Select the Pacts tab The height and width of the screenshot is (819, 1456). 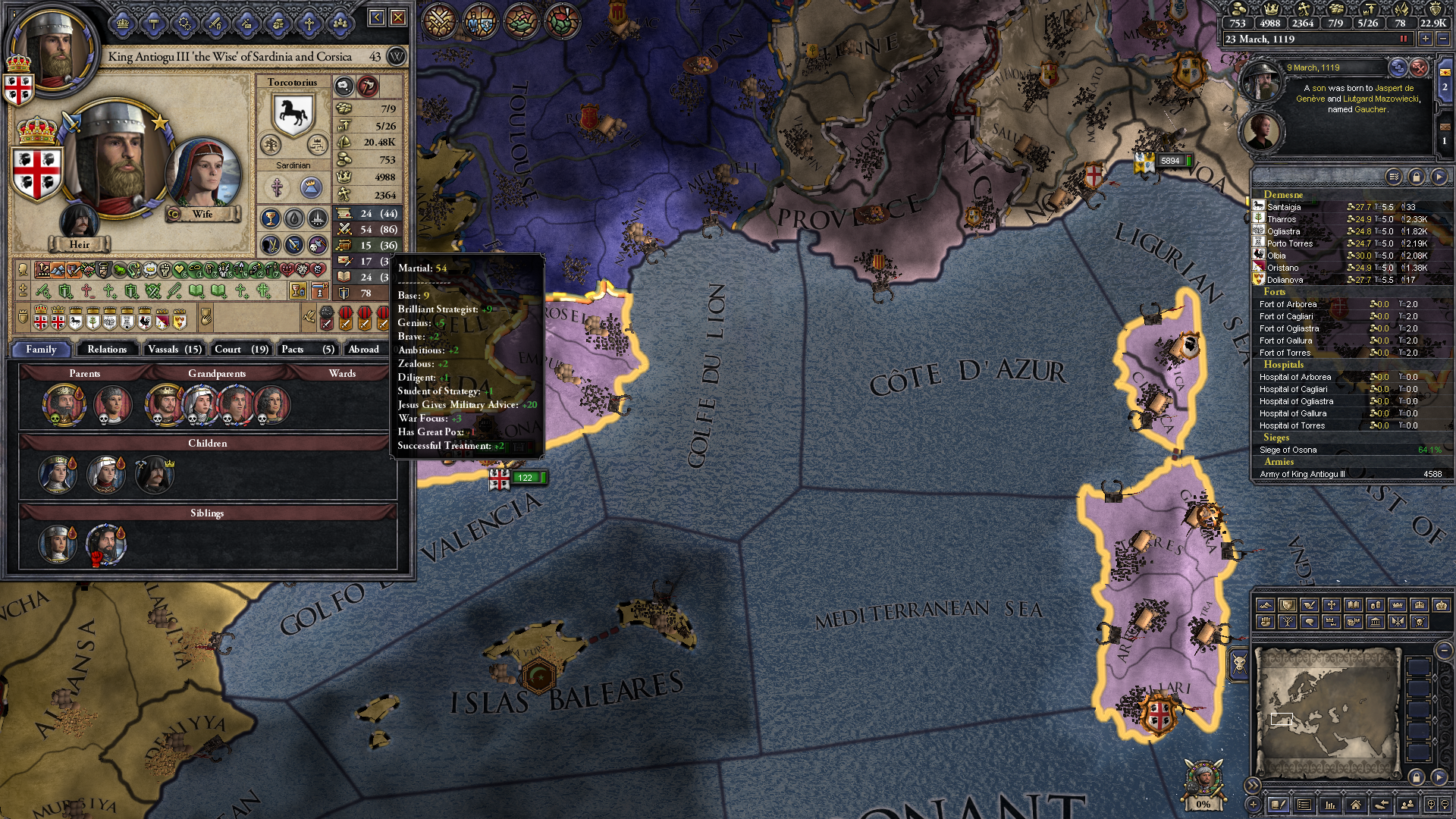tap(306, 349)
